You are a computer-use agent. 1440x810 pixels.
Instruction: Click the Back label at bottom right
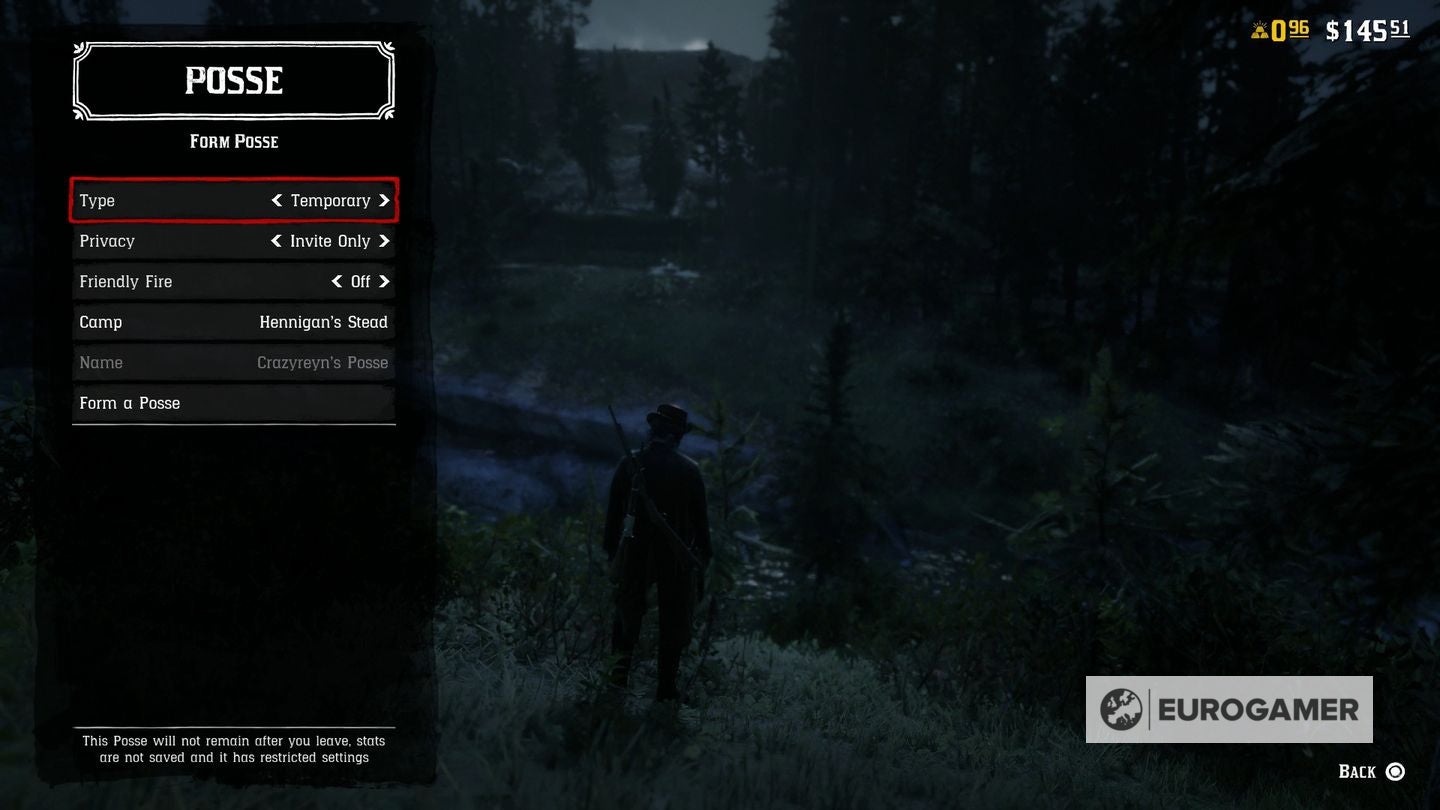pos(1358,771)
